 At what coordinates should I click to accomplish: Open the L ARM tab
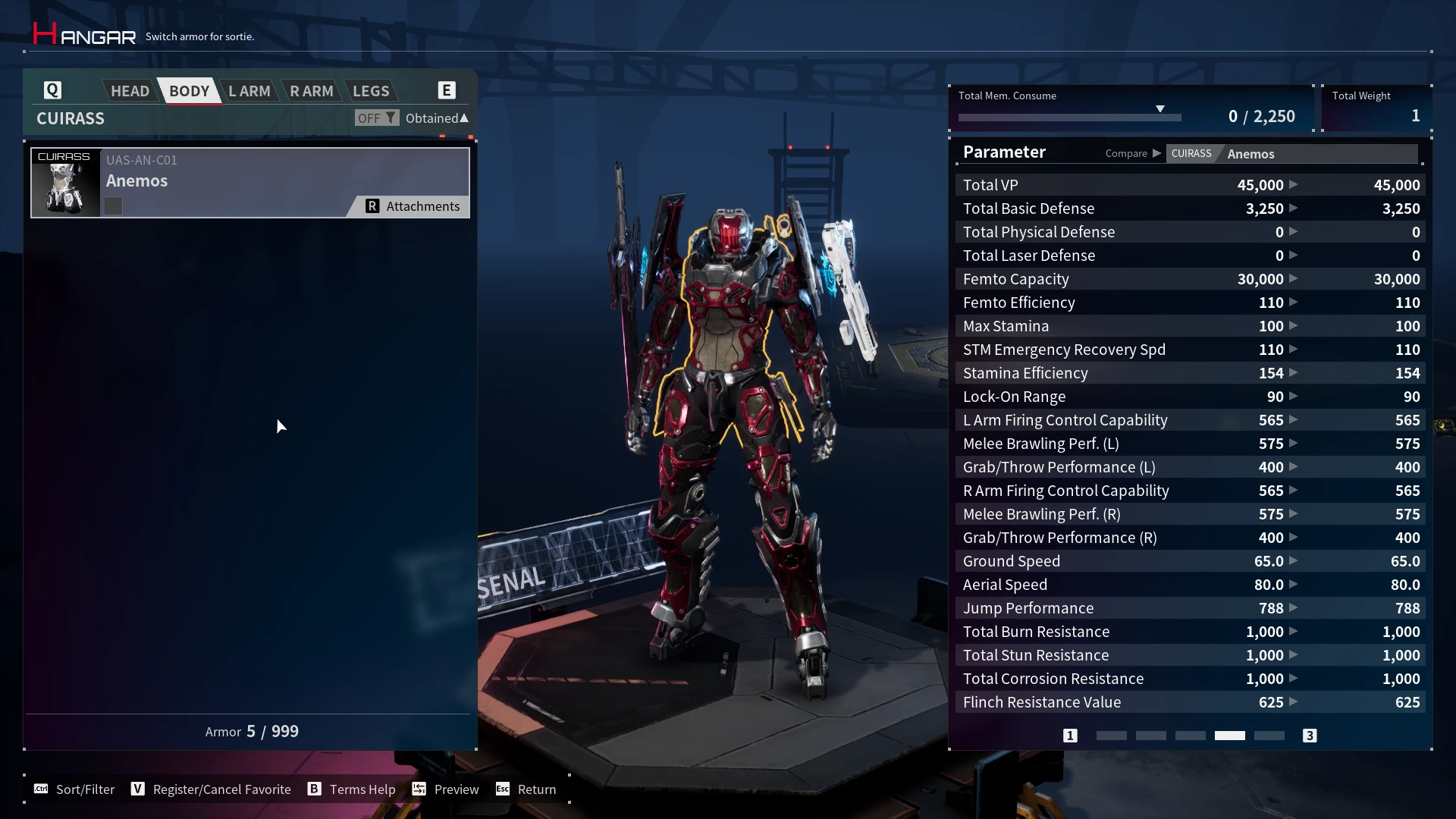click(249, 91)
